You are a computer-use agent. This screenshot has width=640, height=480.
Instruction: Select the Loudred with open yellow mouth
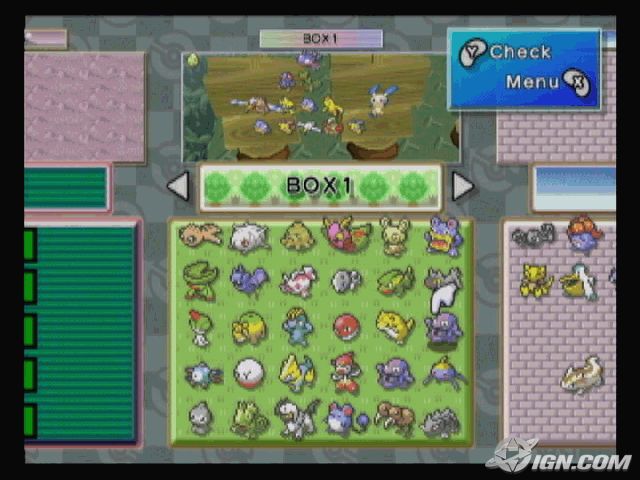click(x=442, y=237)
